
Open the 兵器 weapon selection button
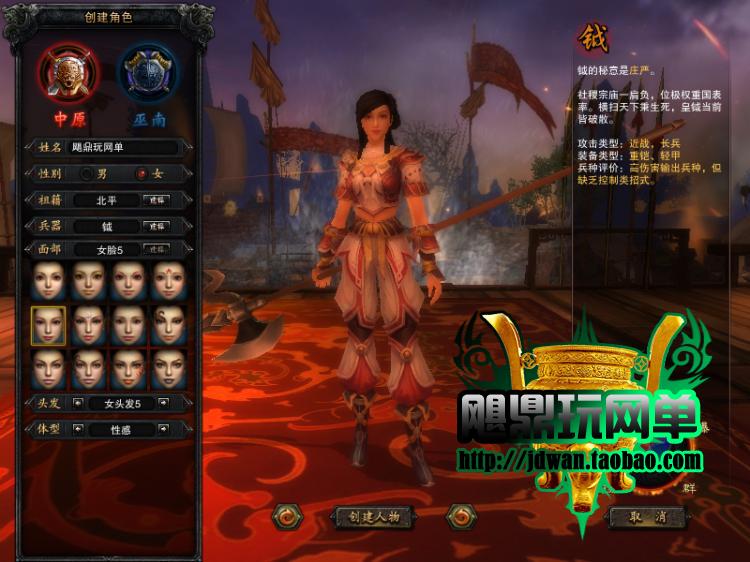click(157, 226)
